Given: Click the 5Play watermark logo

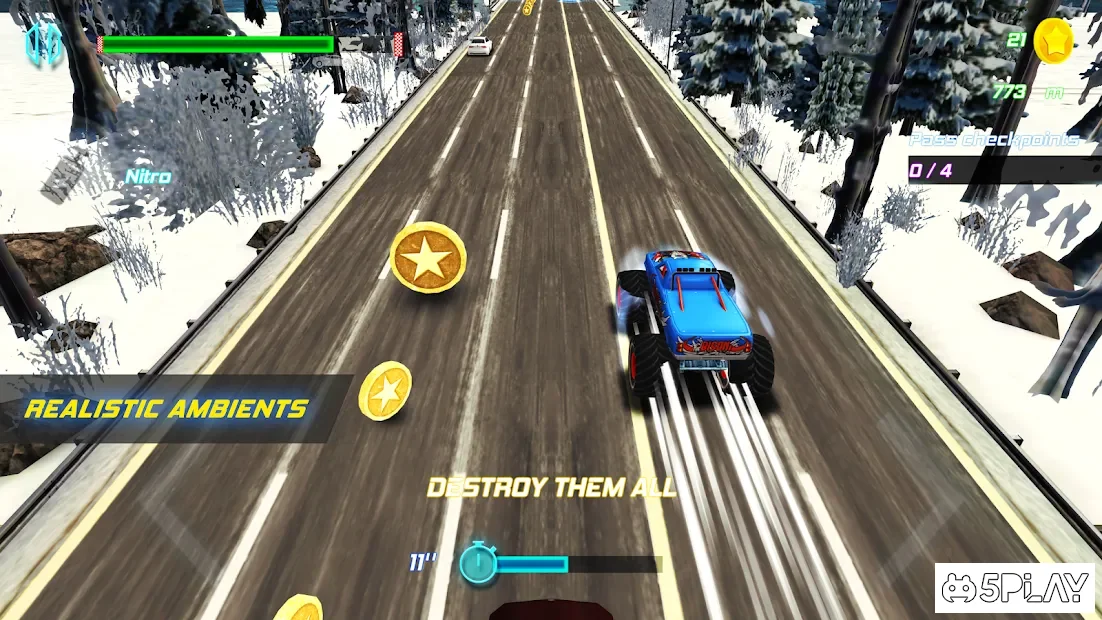Looking at the screenshot, I should pyautogui.click(x=1016, y=588).
